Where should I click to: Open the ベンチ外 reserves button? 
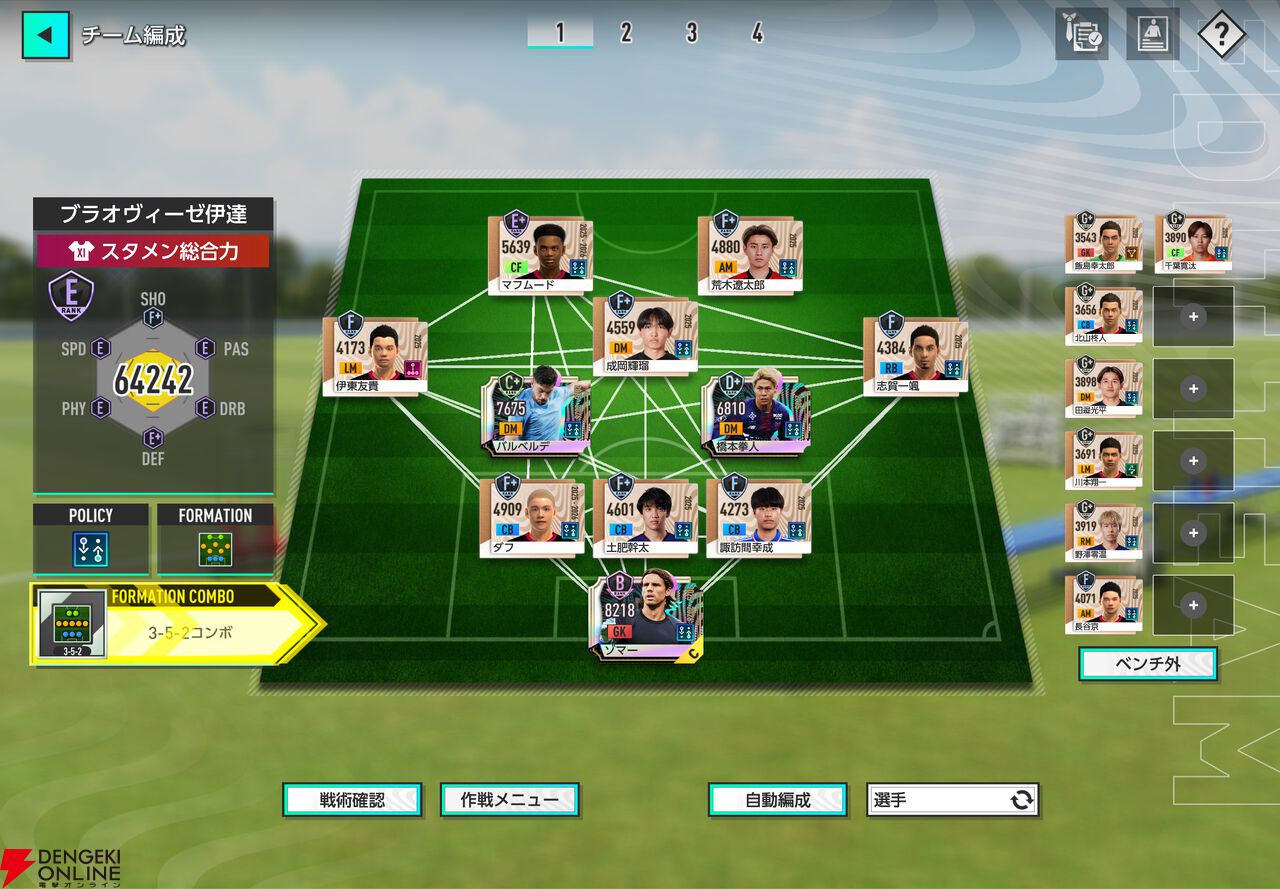tap(1147, 664)
